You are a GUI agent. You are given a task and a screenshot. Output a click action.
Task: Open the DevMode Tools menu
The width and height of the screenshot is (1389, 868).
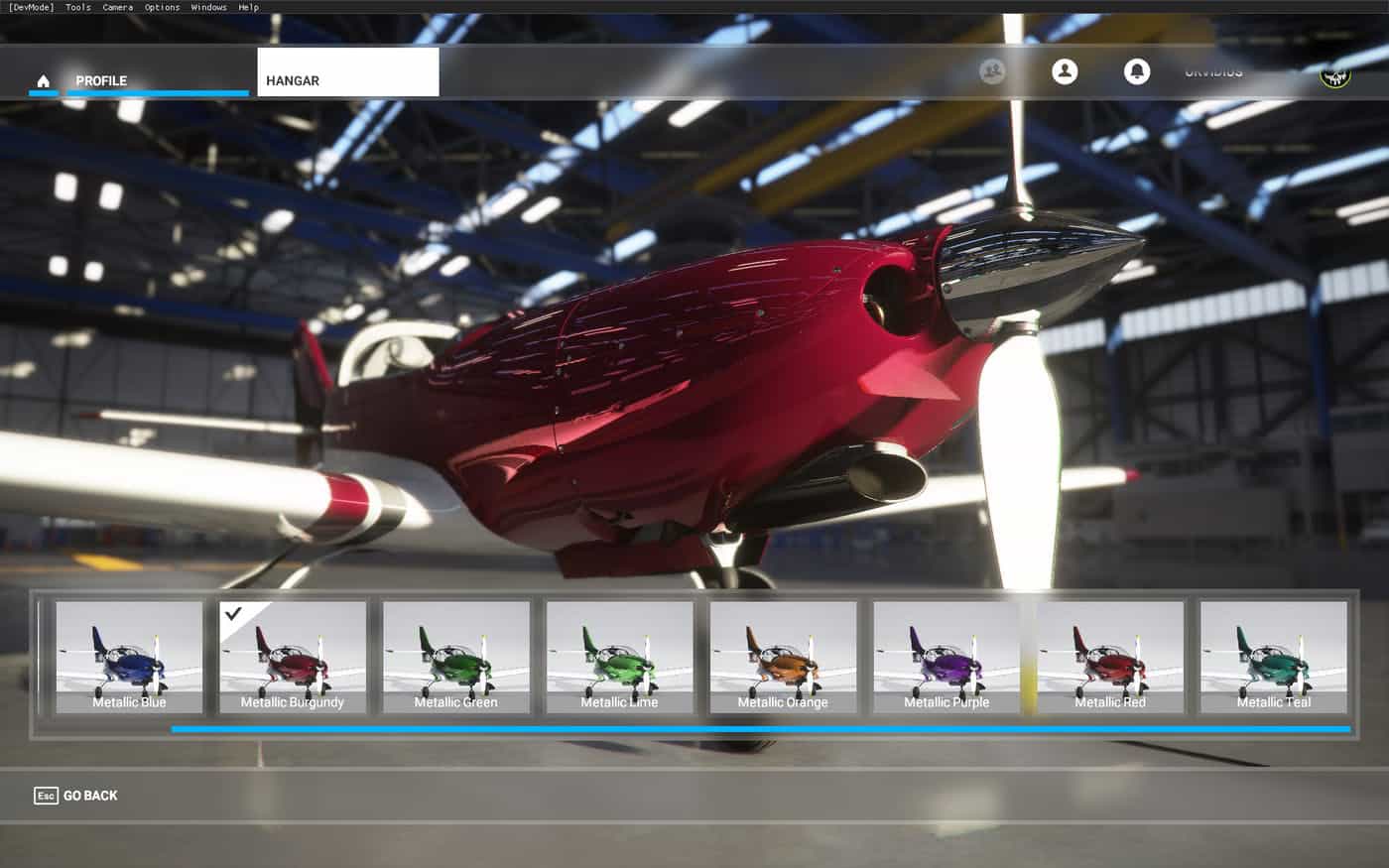point(78,7)
